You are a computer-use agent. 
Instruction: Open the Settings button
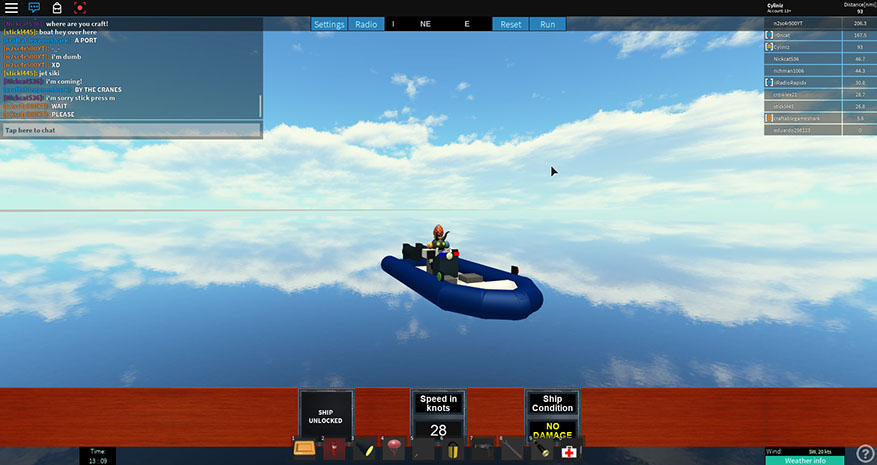click(x=329, y=24)
